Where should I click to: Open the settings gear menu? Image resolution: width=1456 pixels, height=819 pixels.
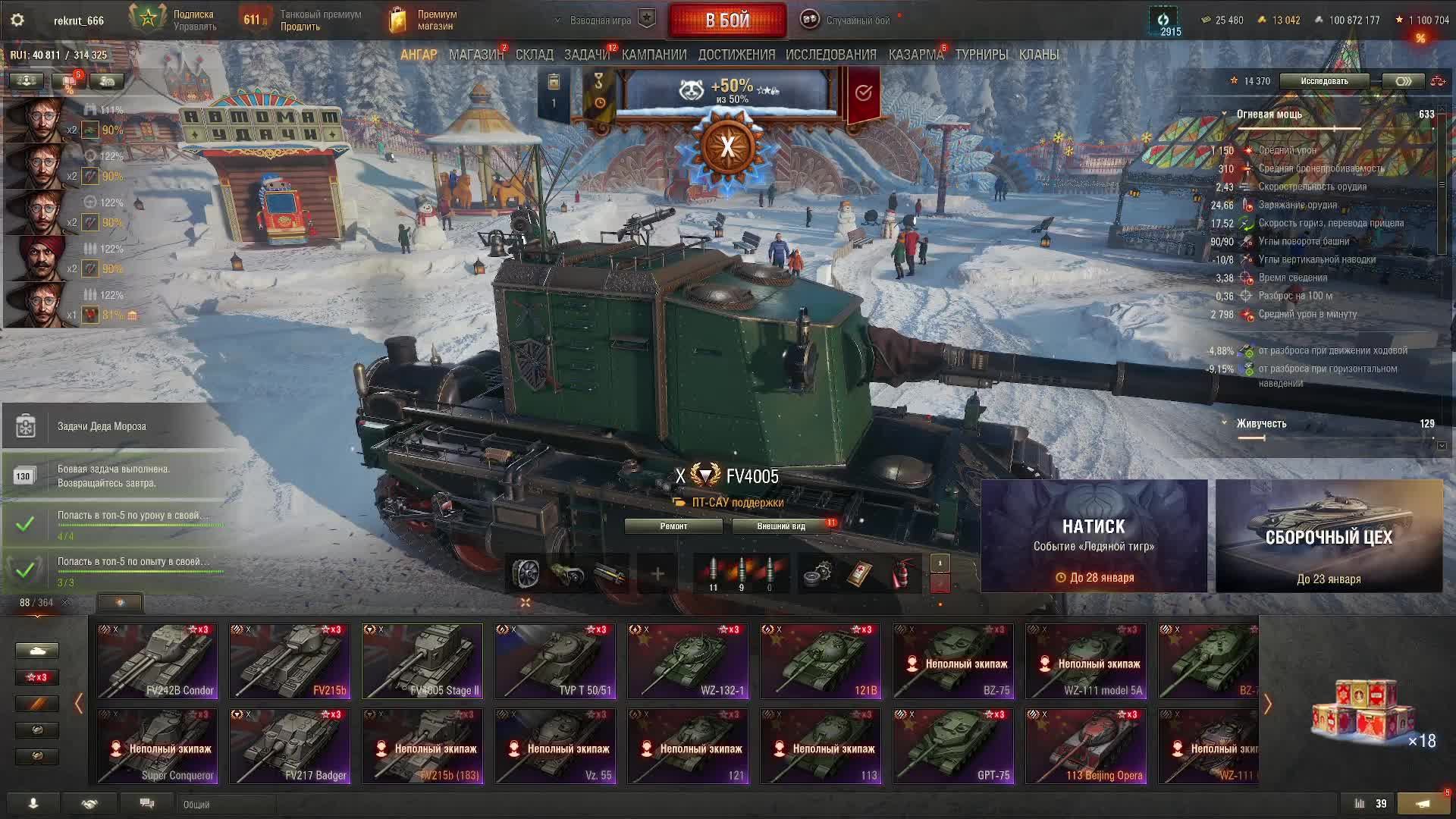[17, 20]
